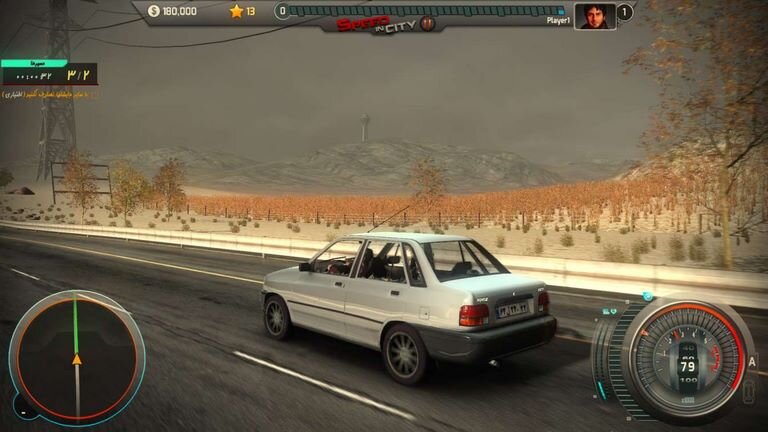Click the round icon beside the game logo

427,23
